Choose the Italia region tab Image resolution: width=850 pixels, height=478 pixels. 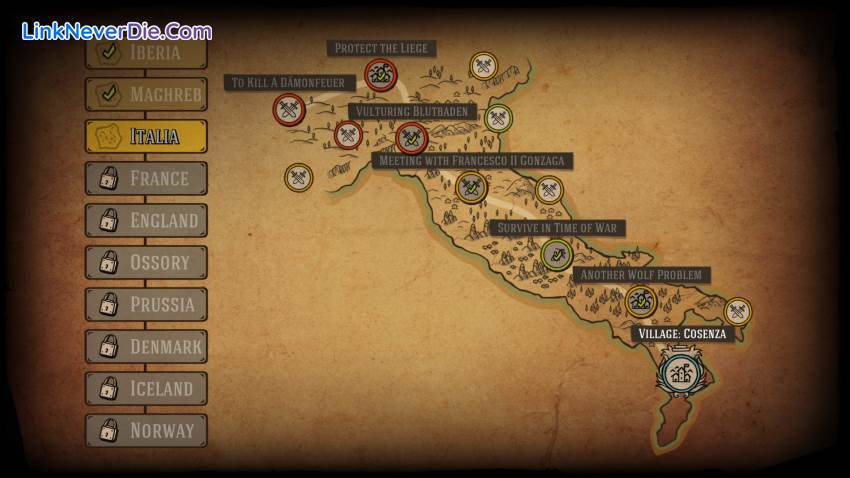pyautogui.click(x=146, y=136)
